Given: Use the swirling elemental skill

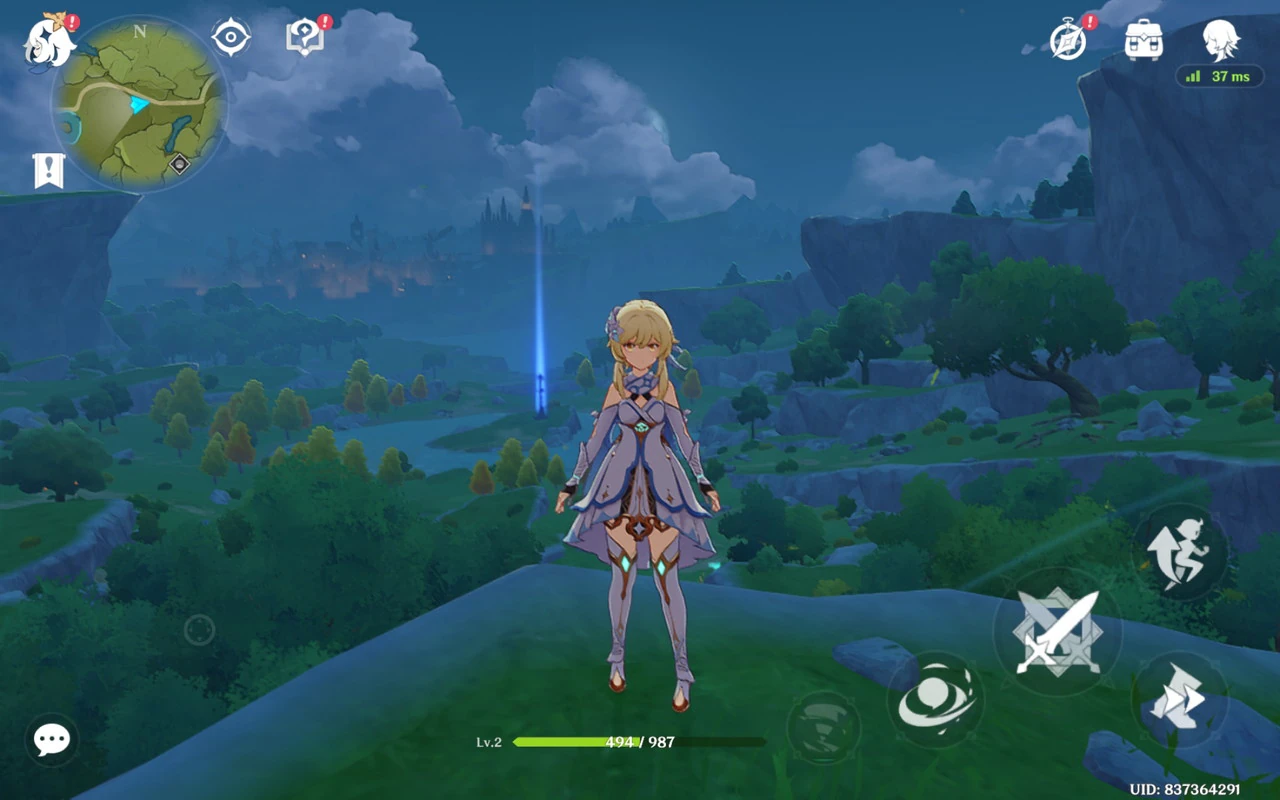Looking at the screenshot, I should coord(935,700).
